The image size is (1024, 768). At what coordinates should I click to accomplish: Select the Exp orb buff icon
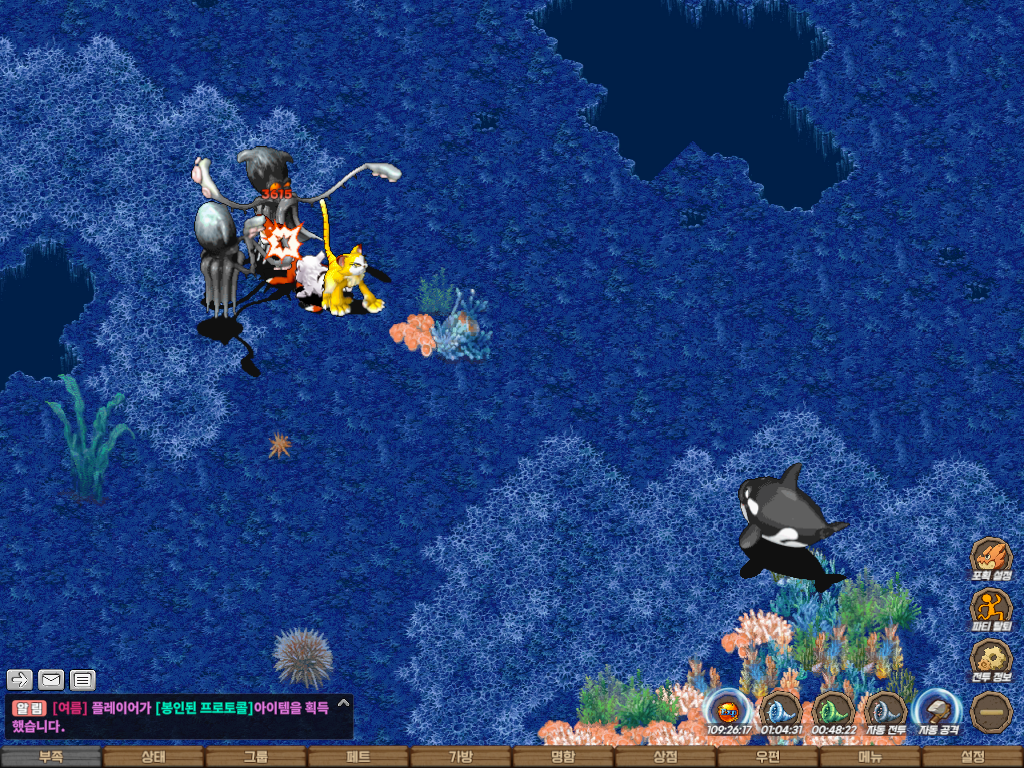[x=728, y=710]
